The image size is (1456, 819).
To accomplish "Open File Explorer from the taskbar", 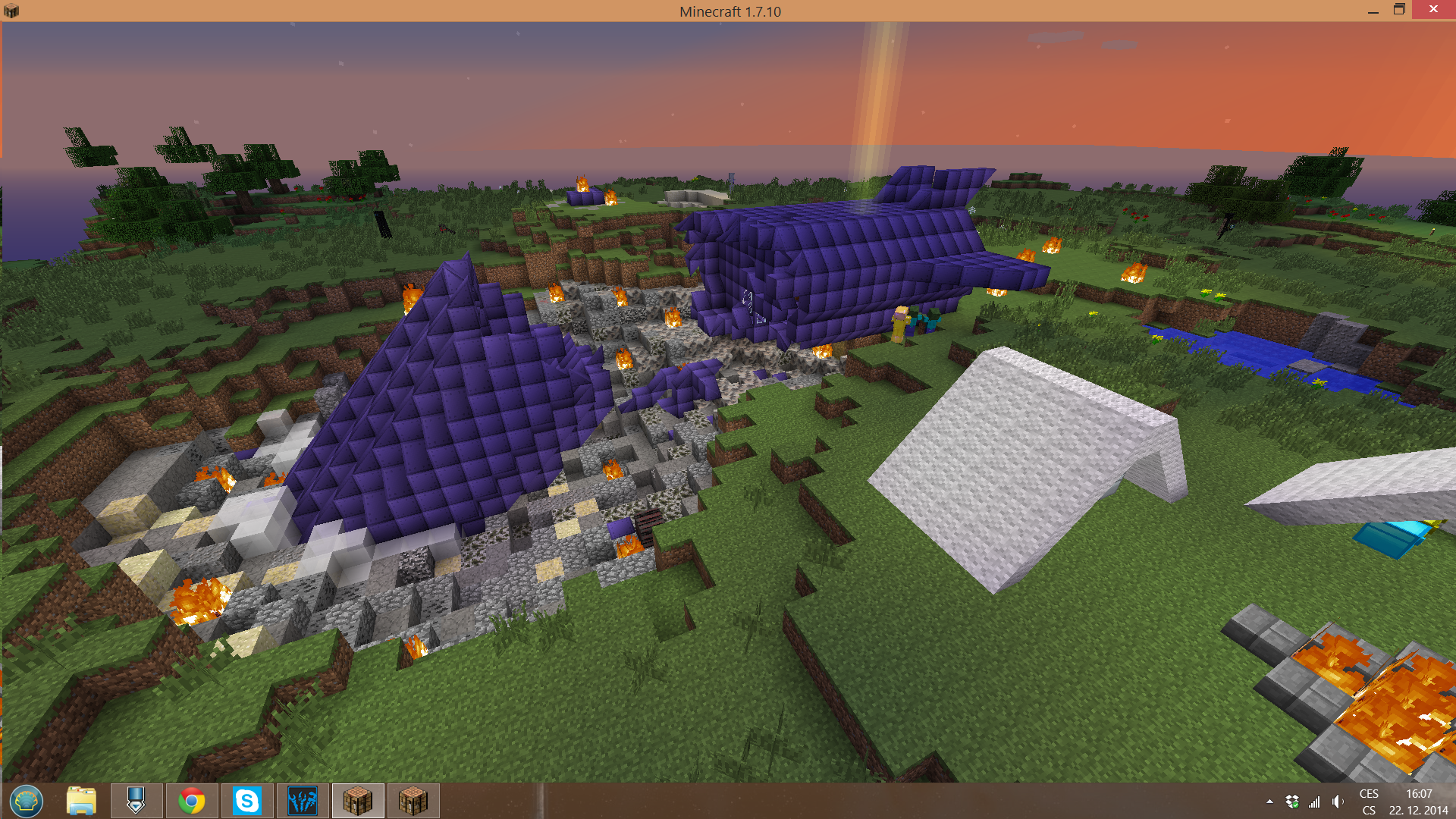I will click(80, 800).
